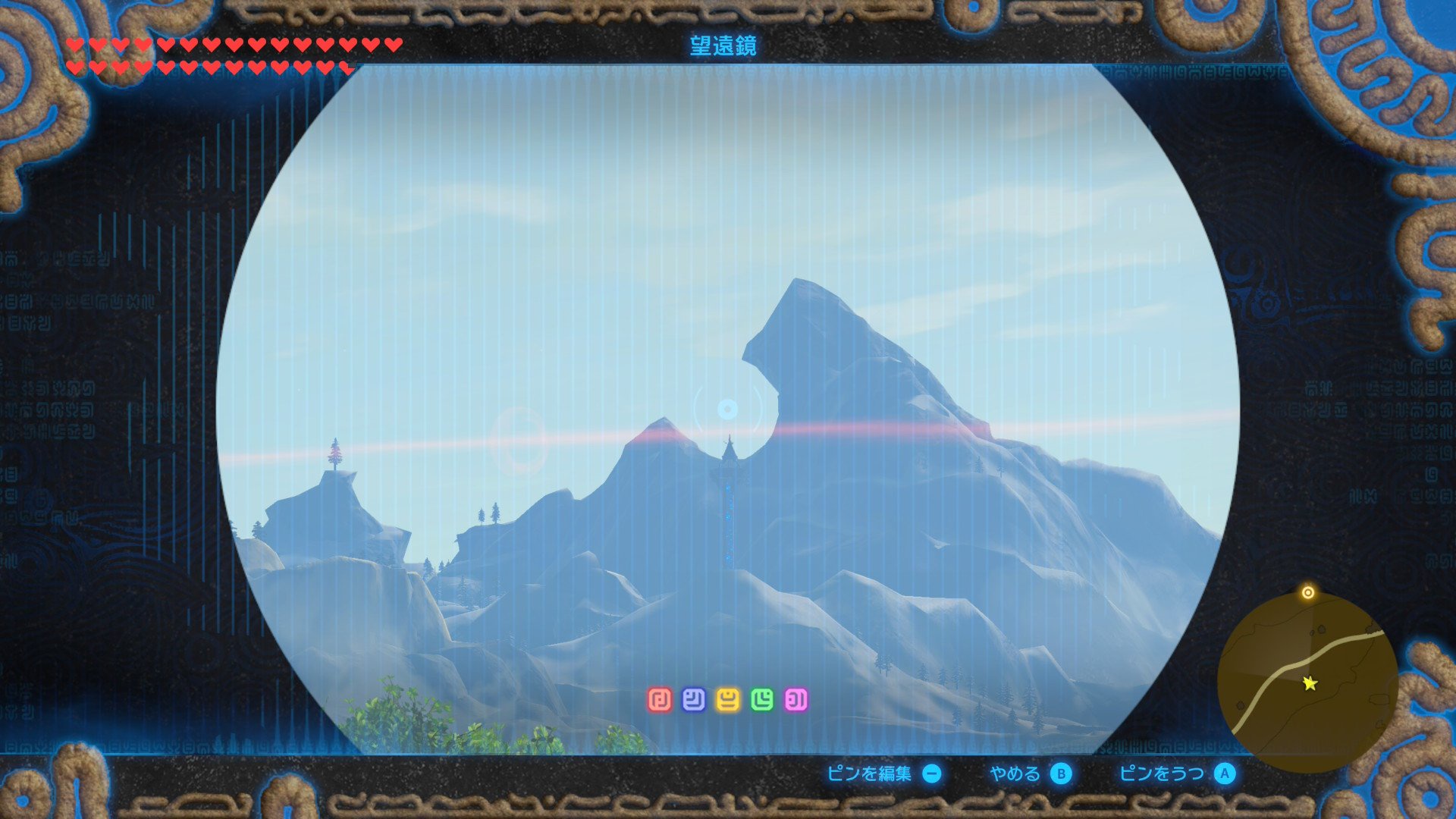Open the circular minimap
Screen dimensions: 1456x819
[x=1307, y=682]
